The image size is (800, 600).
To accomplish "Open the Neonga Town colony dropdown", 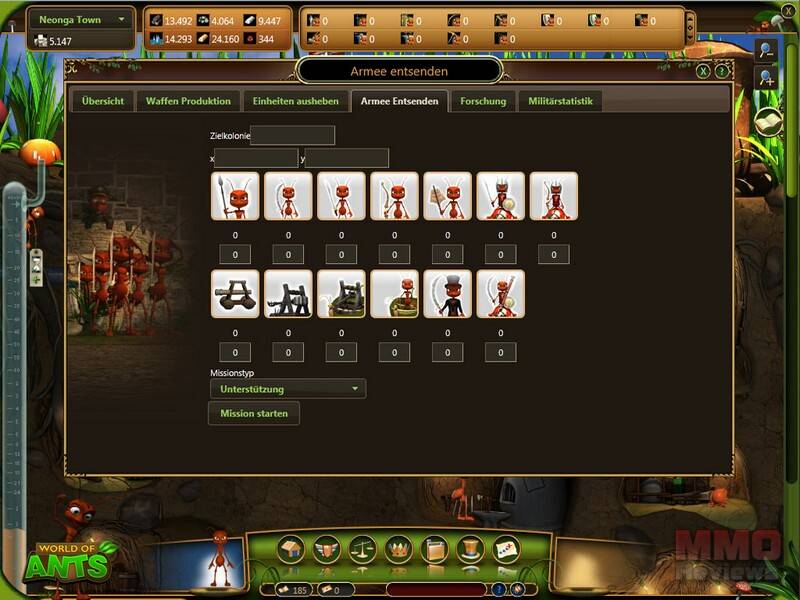I will tap(82, 19).
